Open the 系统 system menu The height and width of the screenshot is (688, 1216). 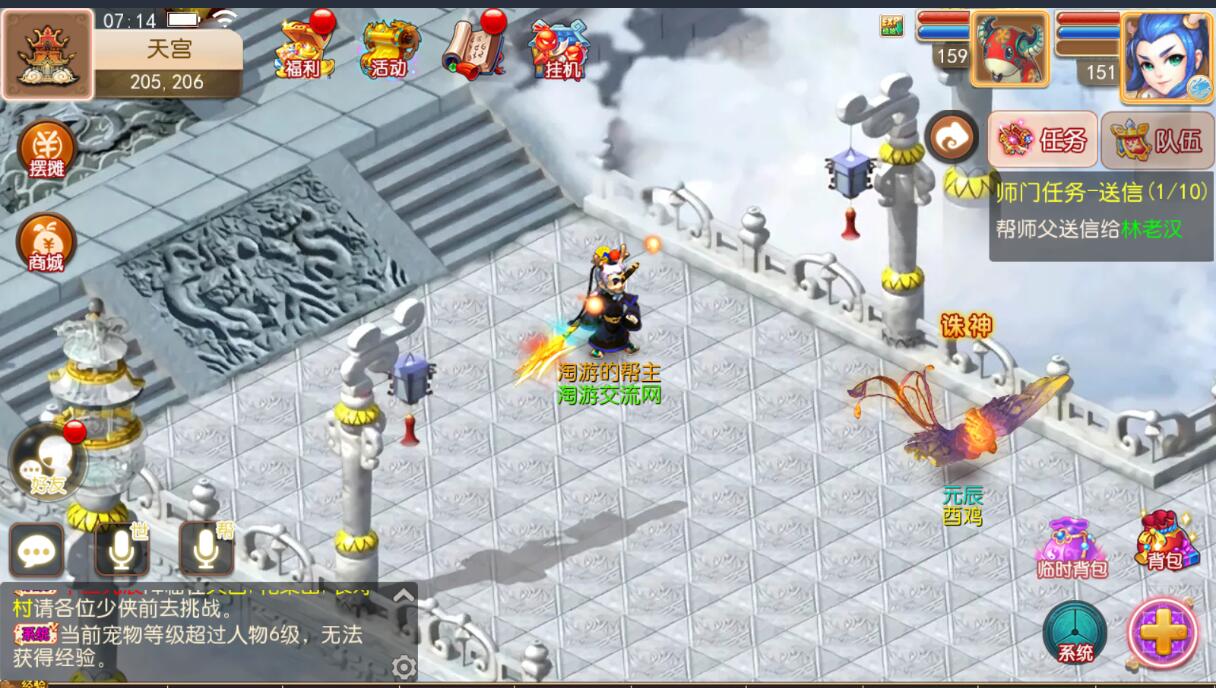point(1075,632)
